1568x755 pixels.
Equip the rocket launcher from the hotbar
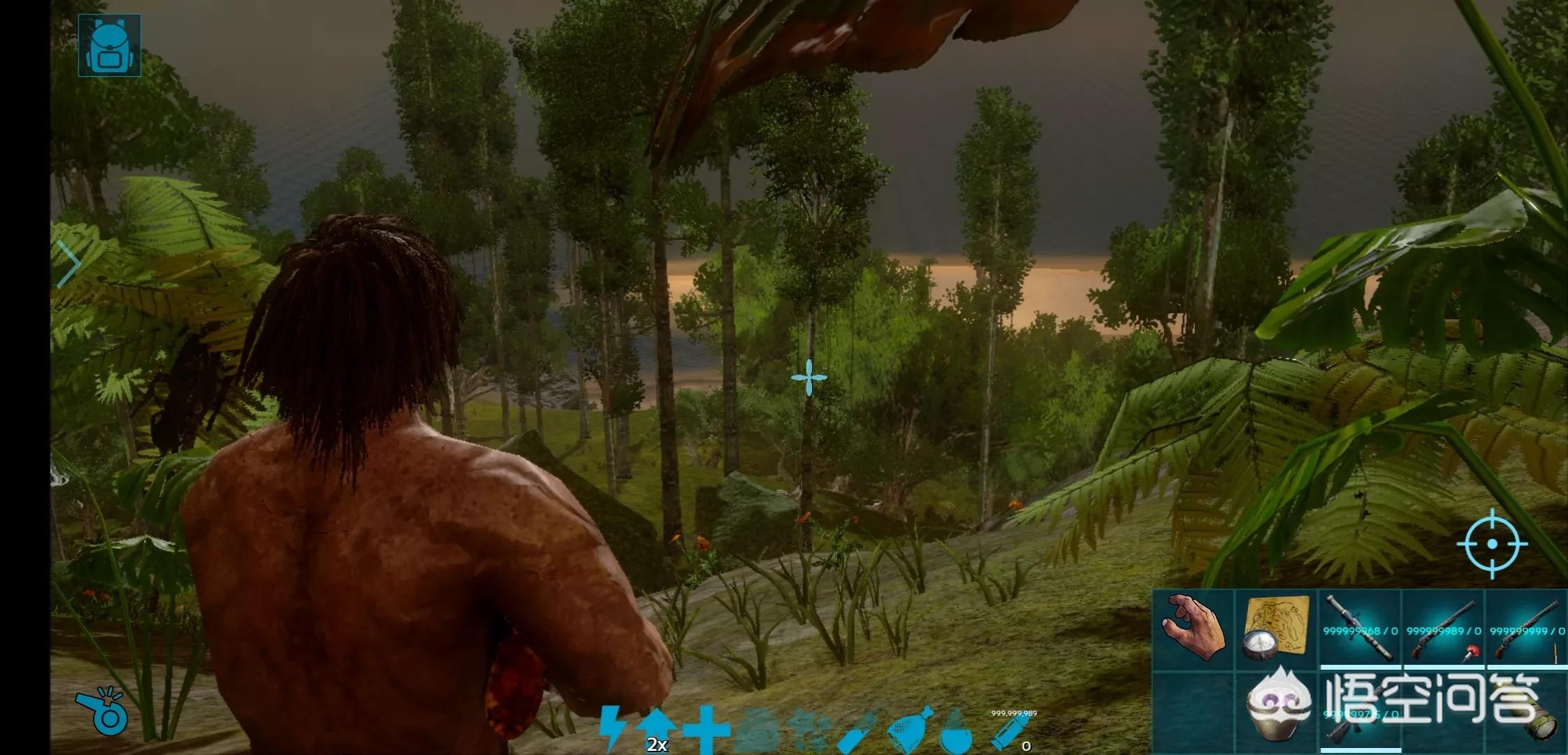pyautogui.click(x=1359, y=628)
